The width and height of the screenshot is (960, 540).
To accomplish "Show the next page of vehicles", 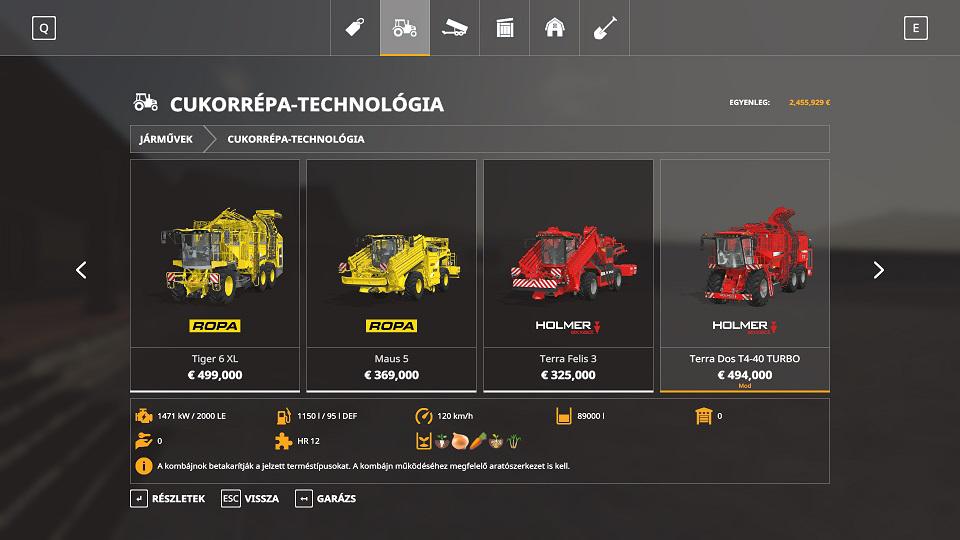I will (879, 270).
